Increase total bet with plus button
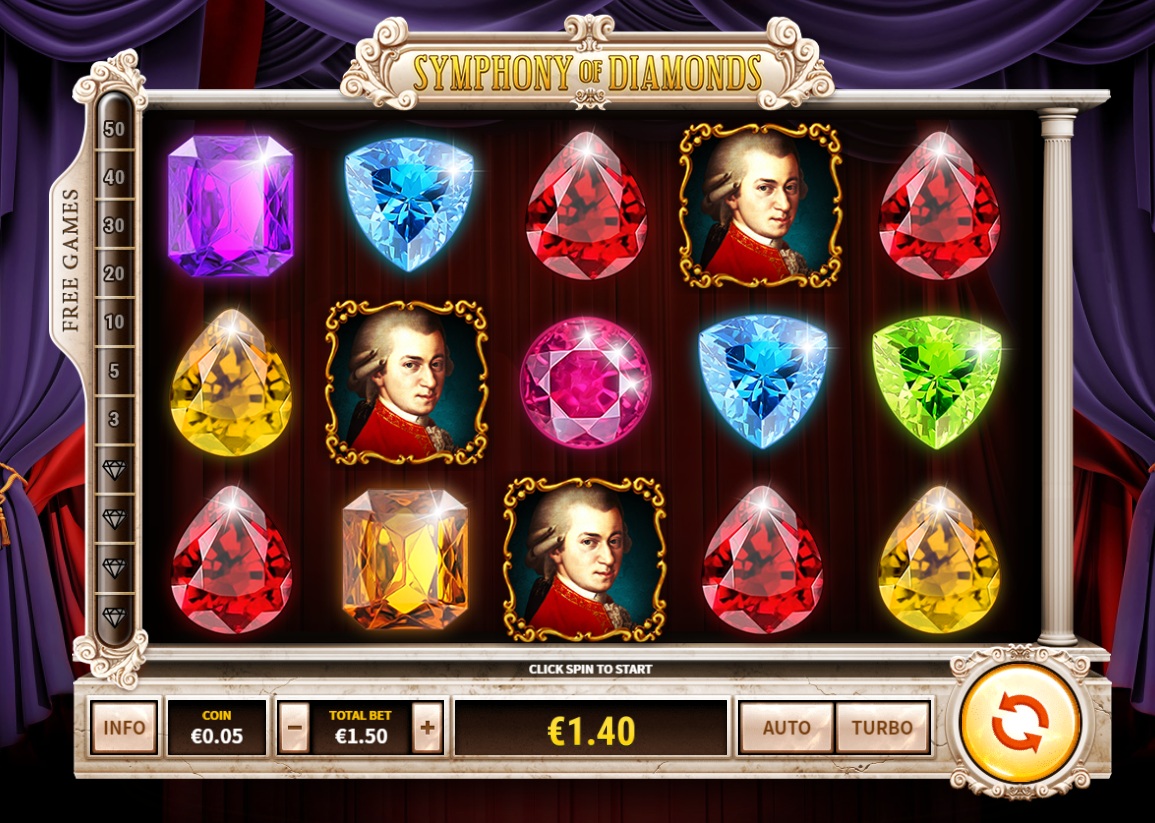The image size is (1155, 823). pos(427,727)
